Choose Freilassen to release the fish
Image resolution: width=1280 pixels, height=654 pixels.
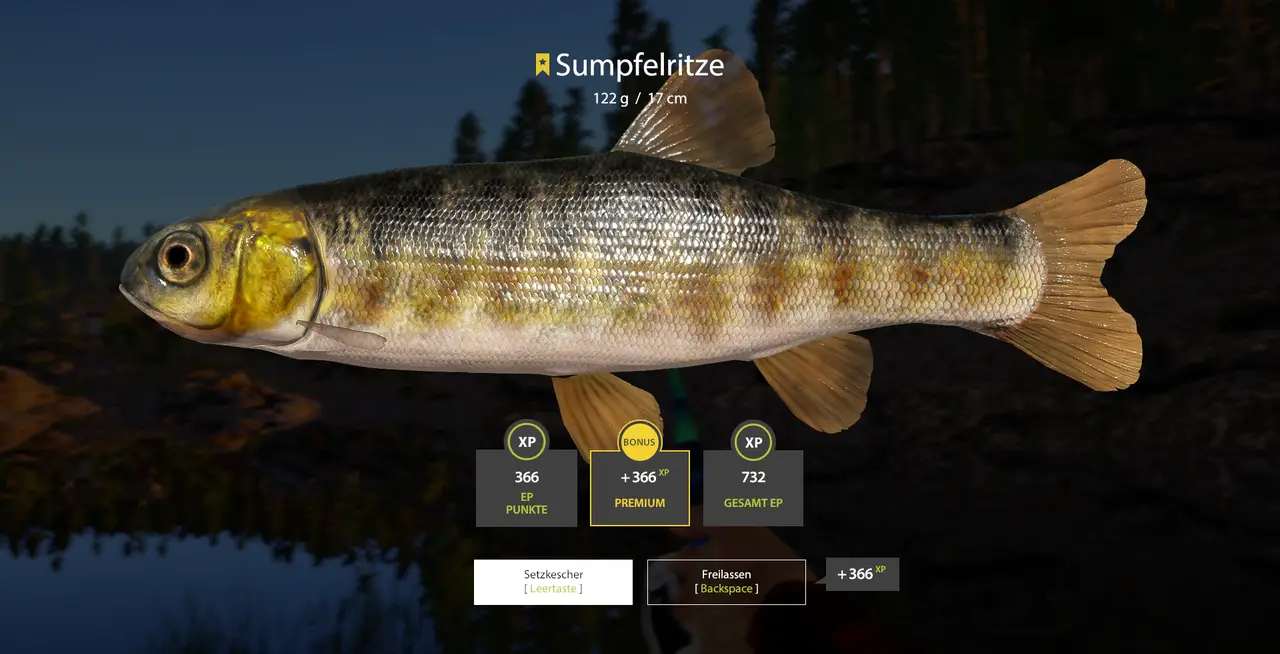point(726,582)
